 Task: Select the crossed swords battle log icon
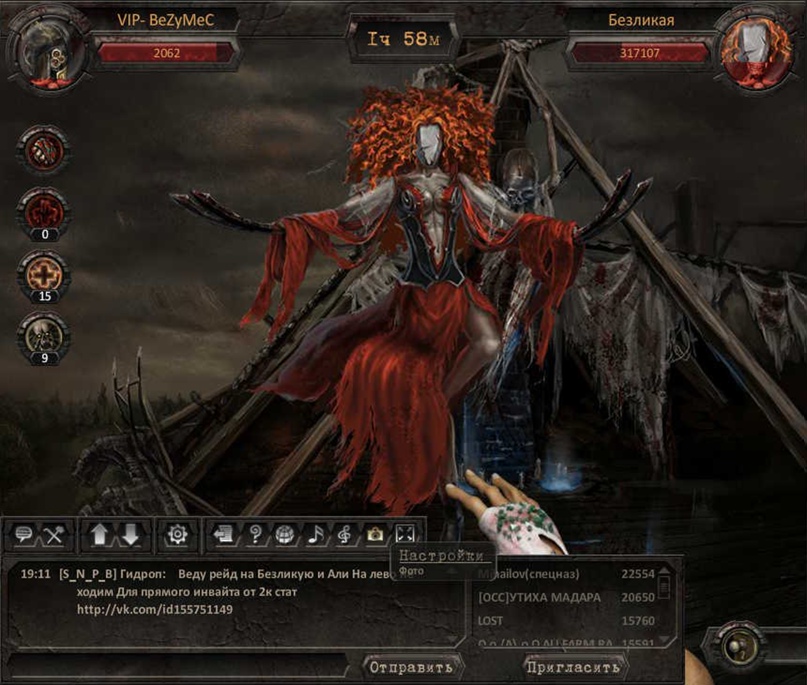click(53, 535)
